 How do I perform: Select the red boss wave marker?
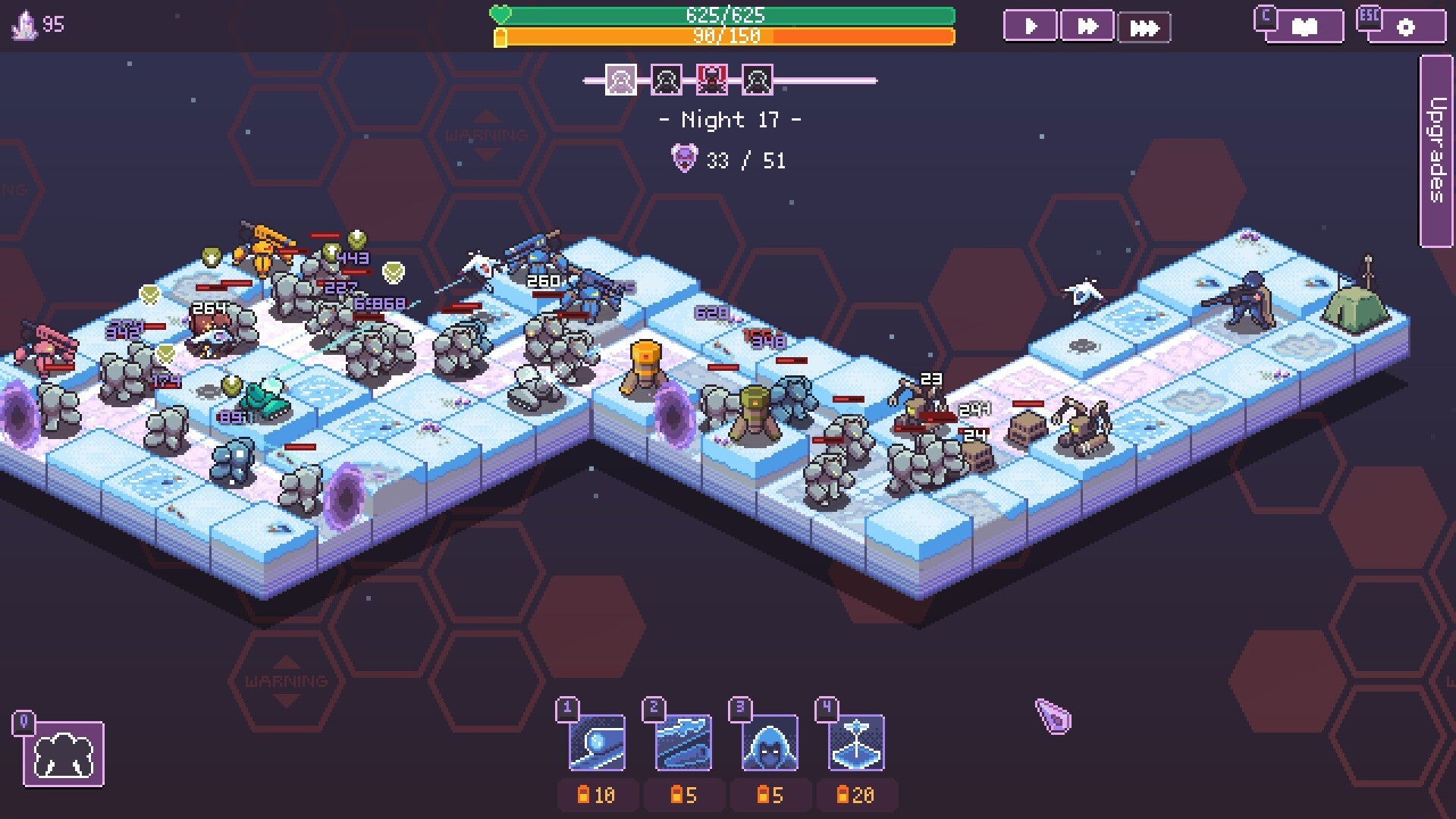coord(711,80)
